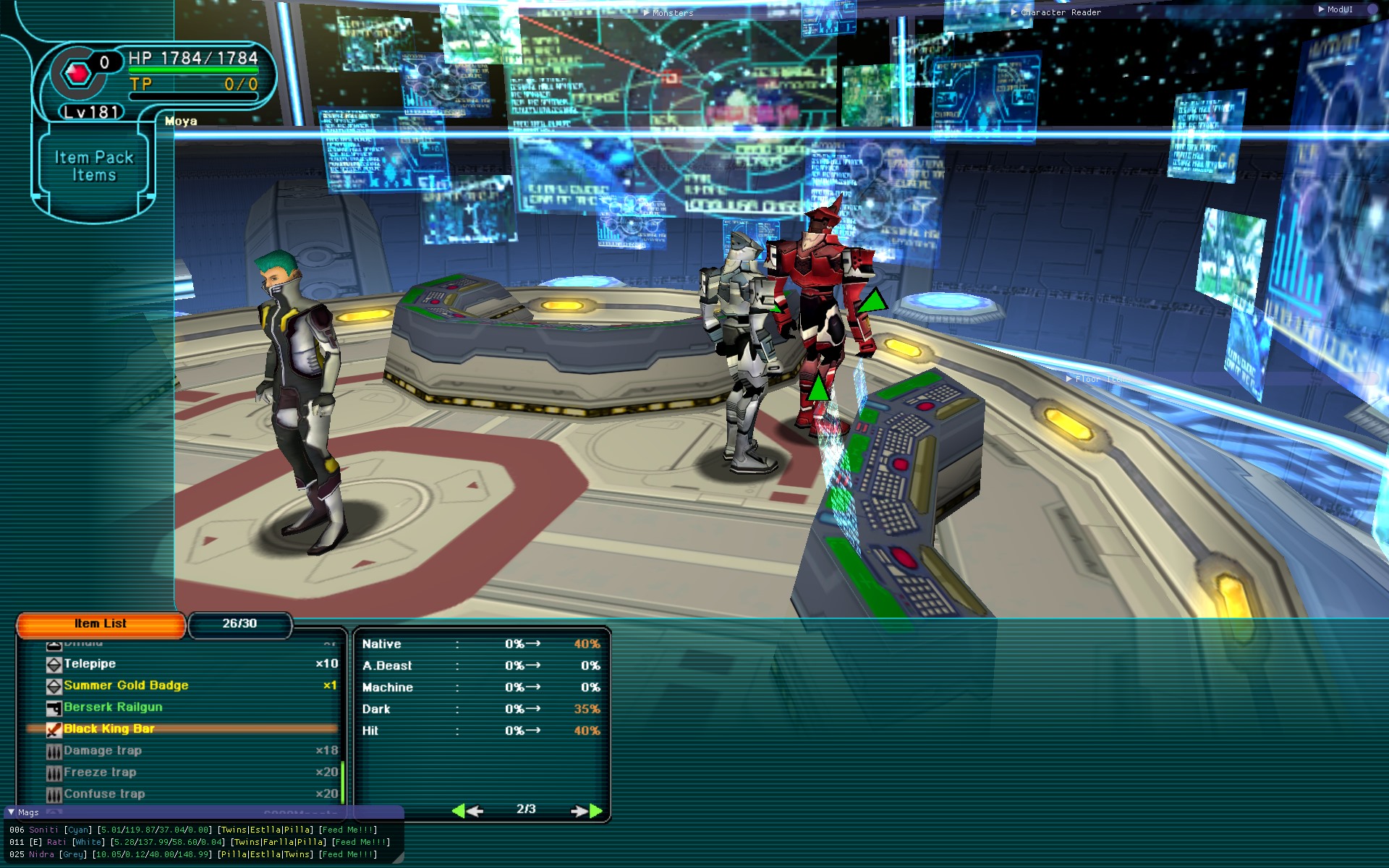Choose the Freeze trap row
1389x868 pixels.
(x=100, y=773)
